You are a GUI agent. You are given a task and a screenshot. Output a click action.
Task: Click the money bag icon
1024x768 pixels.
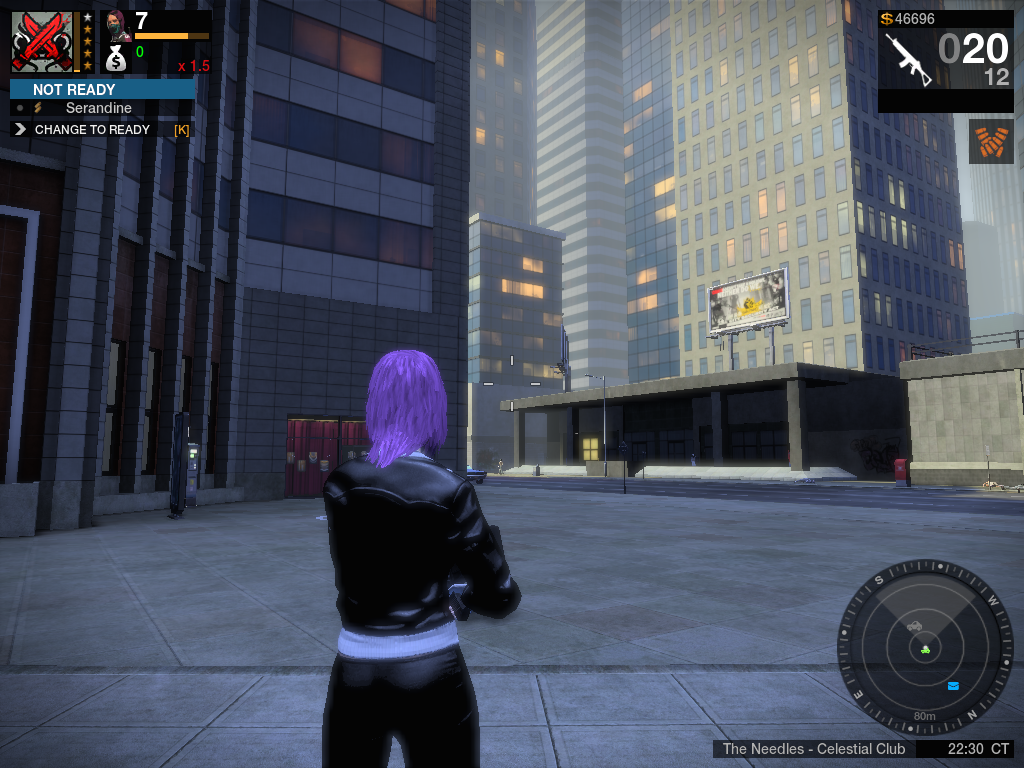coord(116,59)
